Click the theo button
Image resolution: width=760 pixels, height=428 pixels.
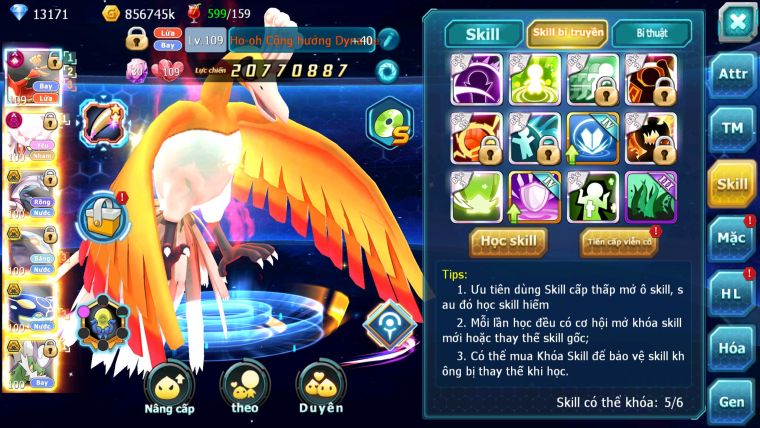(x=244, y=387)
